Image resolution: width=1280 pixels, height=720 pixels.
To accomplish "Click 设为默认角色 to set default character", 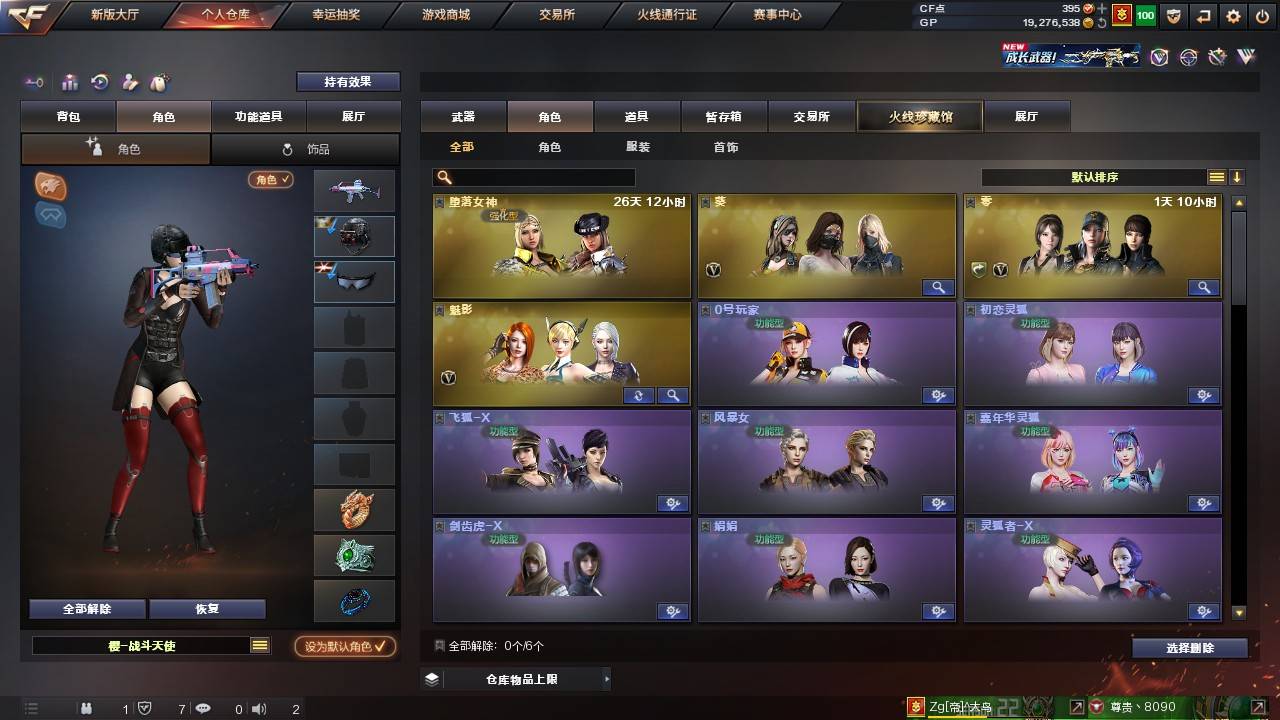I will (347, 647).
